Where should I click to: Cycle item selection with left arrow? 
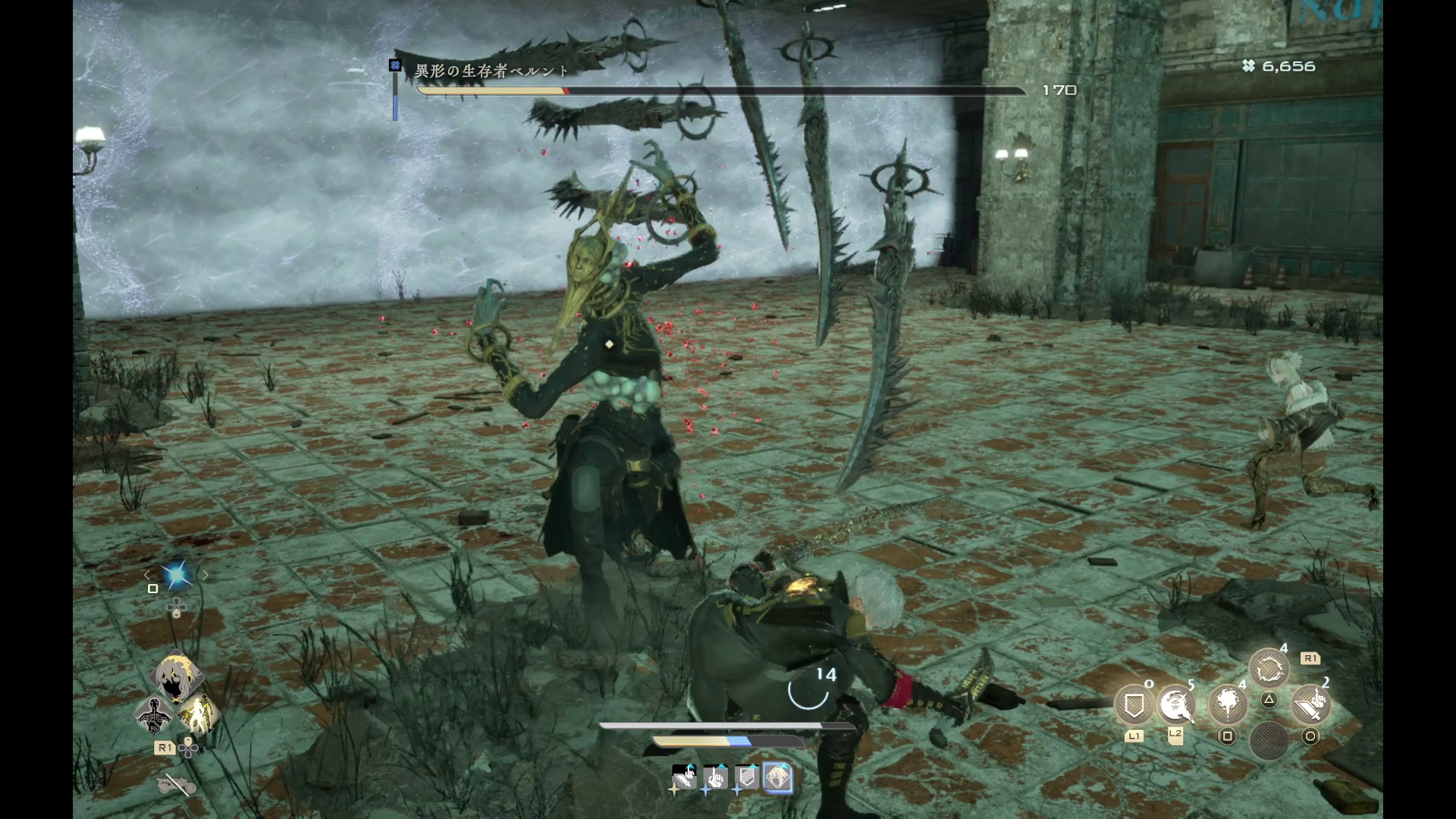pos(148,576)
